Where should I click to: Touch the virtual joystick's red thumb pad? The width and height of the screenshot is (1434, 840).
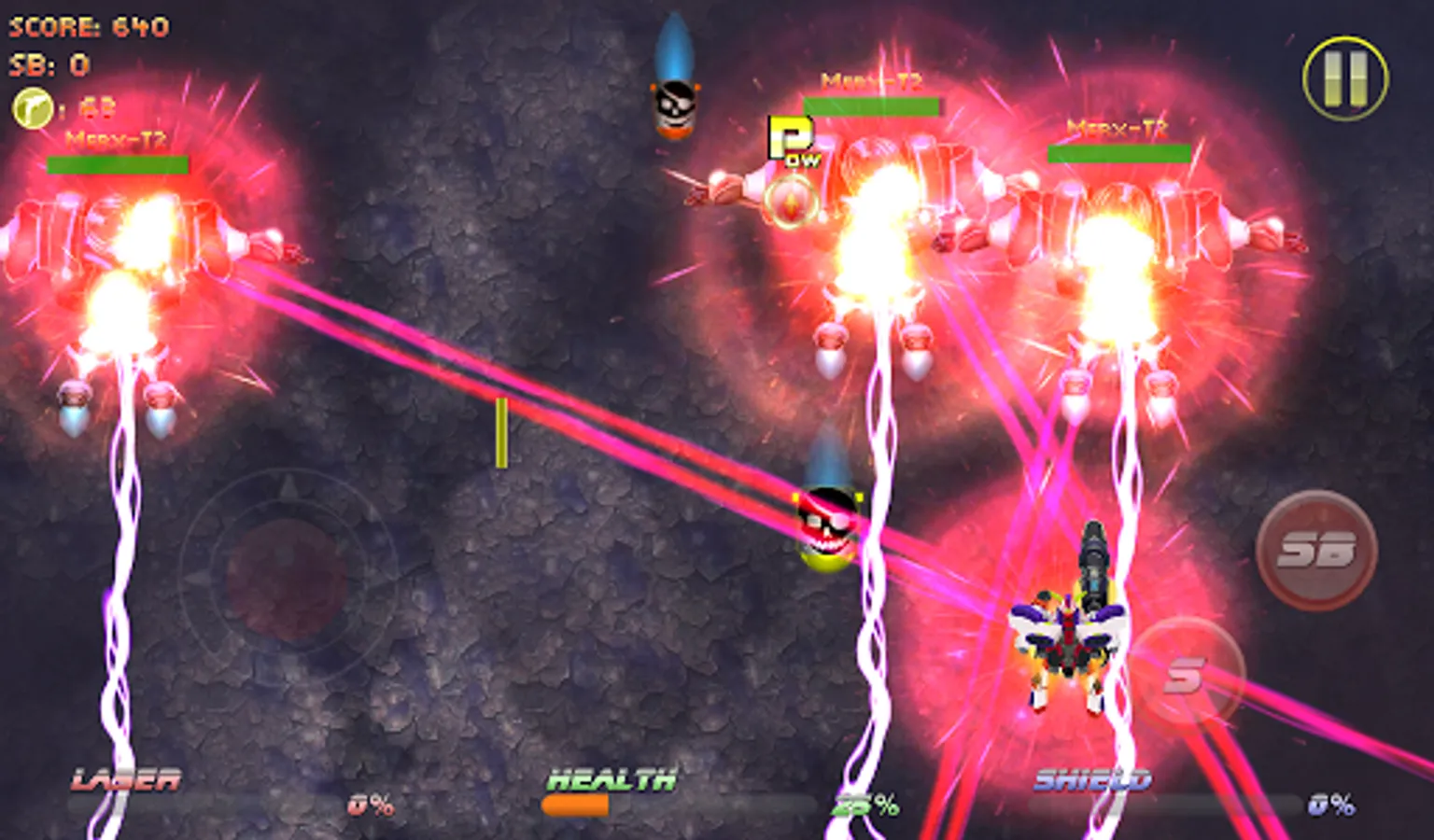(x=287, y=581)
